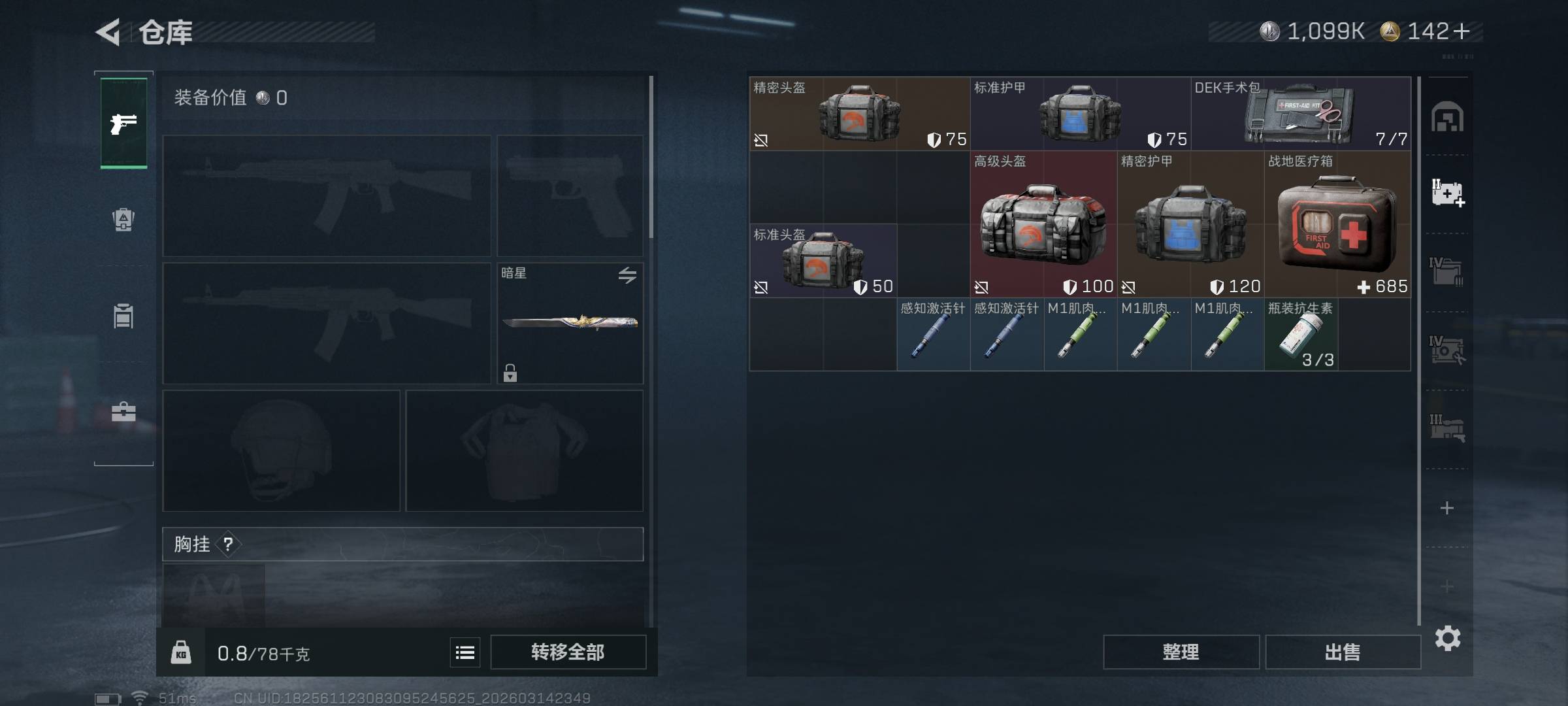
Task: Select the 标准护甲 bag
Action: coord(1080,114)
